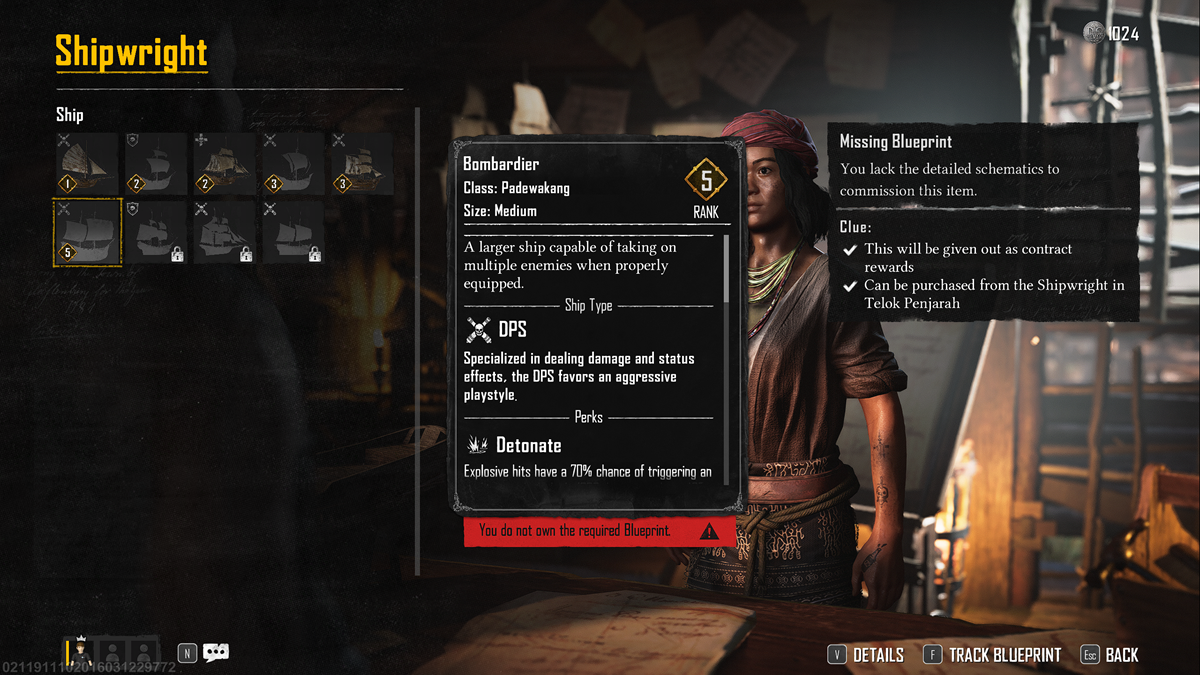The width and height of the screenshot is (1200, 675).
Task: Click the crowned player avatar in the party bar
Action: pyautogui.click(x=80, y=653)
